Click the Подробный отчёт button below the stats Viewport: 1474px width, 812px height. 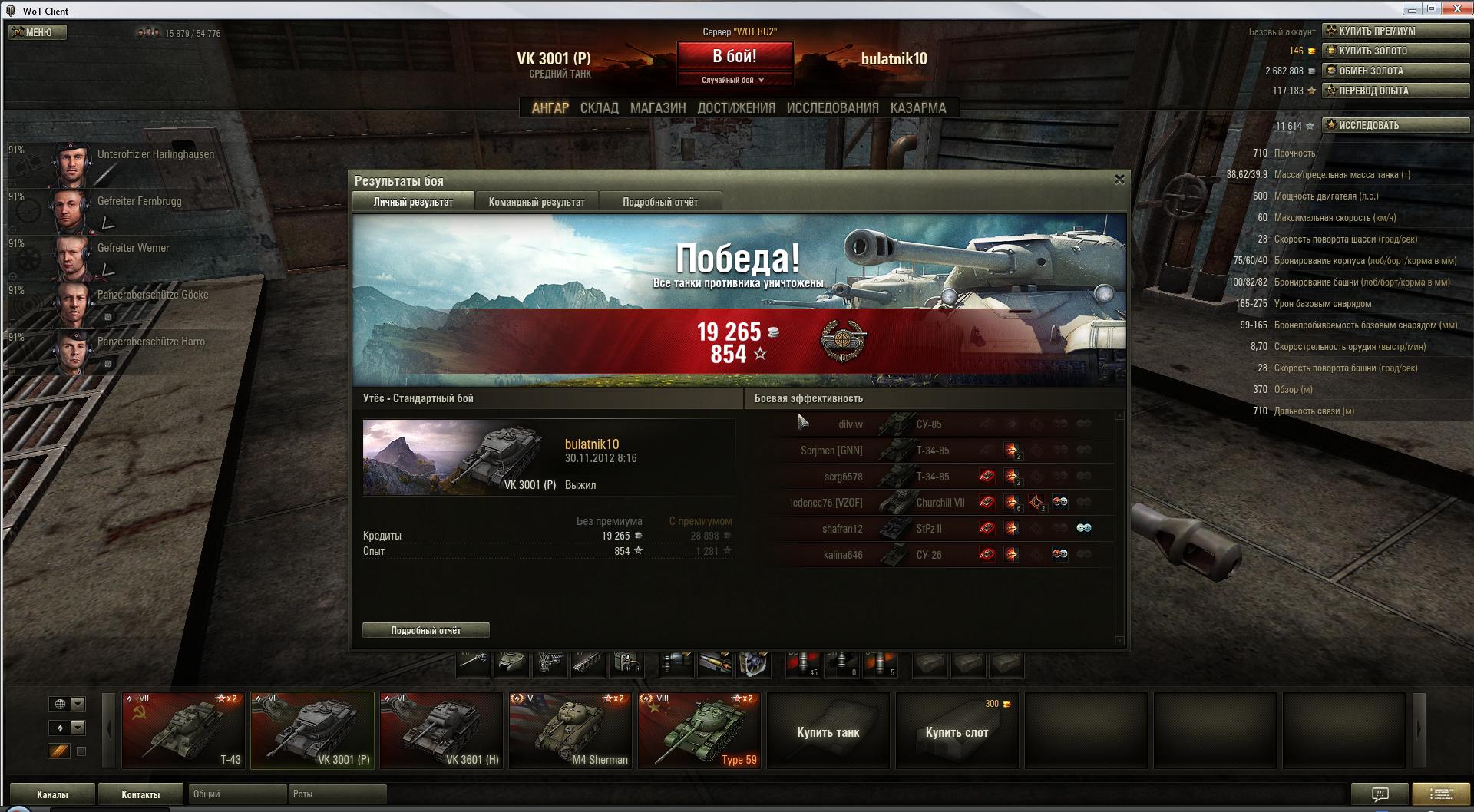pyautogui.click(x=425, y=630)
